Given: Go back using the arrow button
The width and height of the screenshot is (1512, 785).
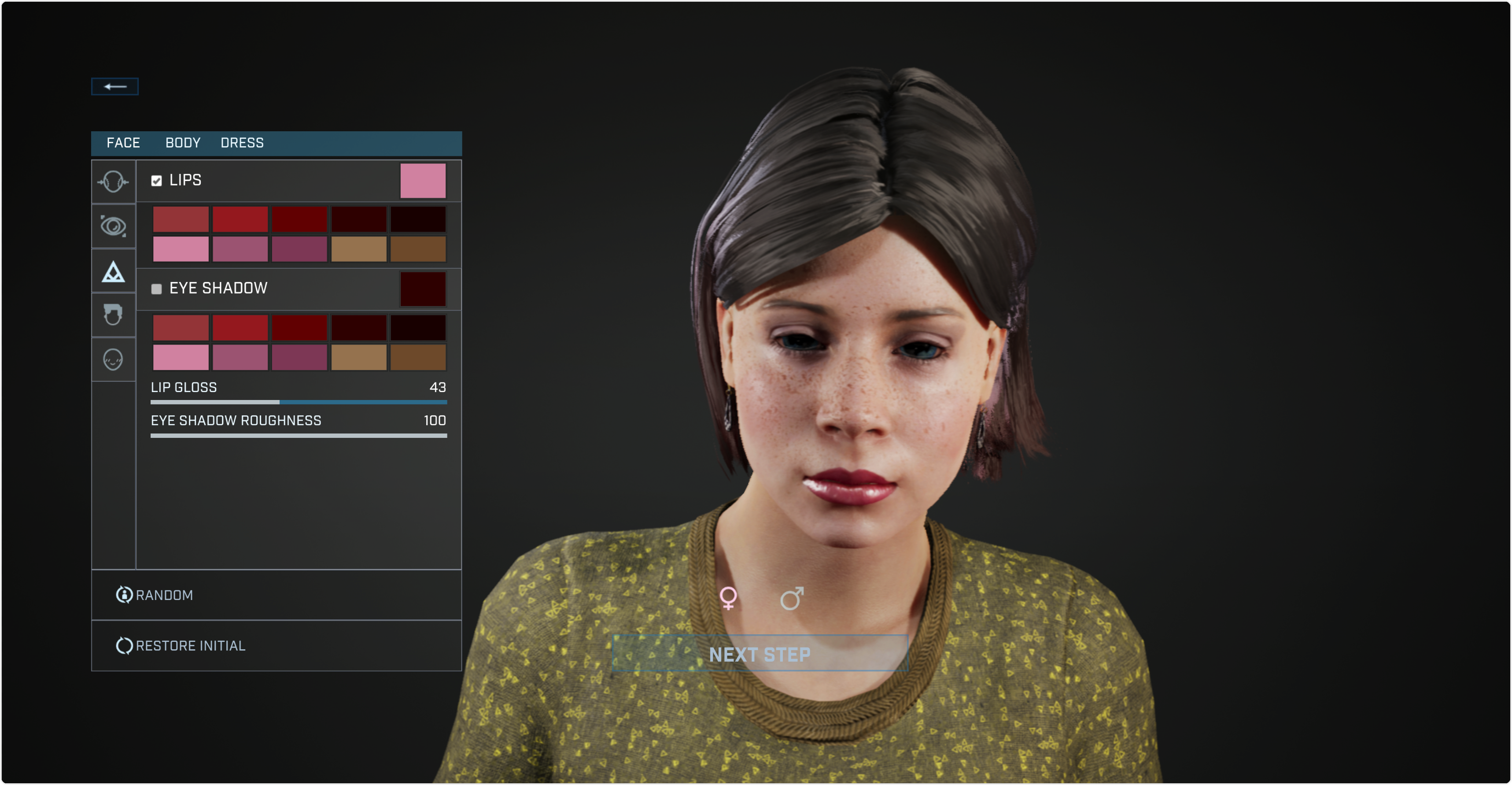Looking at the screenshot, I should (114, 86).
